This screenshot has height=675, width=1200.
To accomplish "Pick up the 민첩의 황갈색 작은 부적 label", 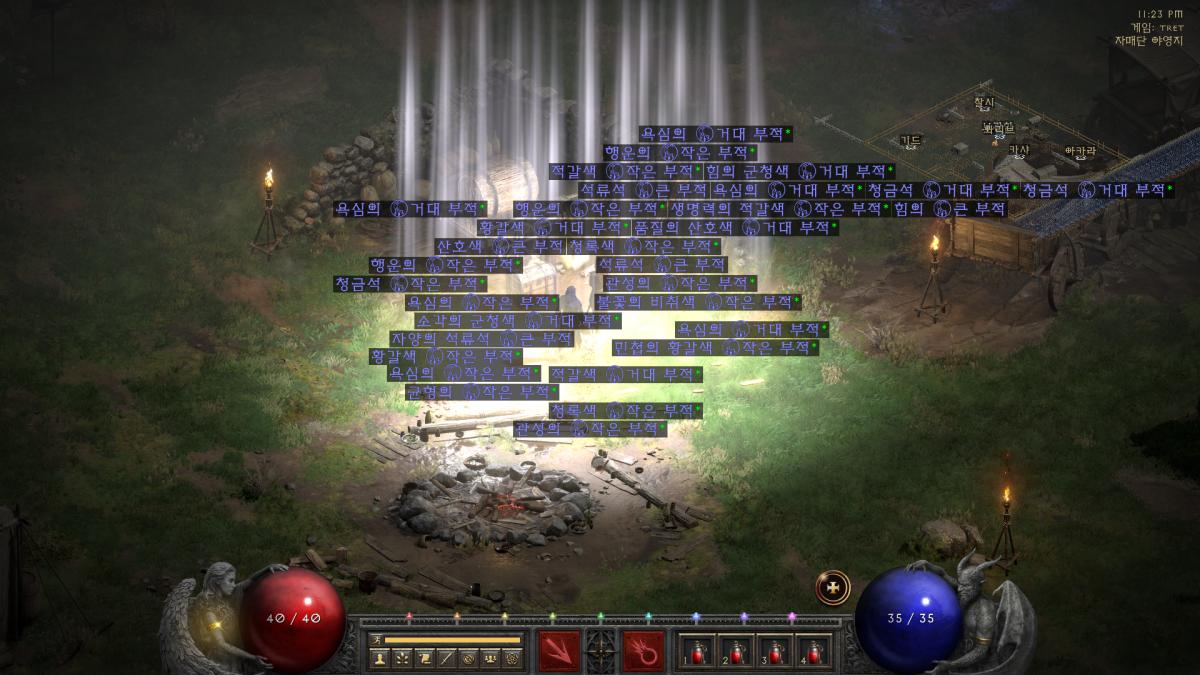I will pyautogui.click(x=714, y=347).
